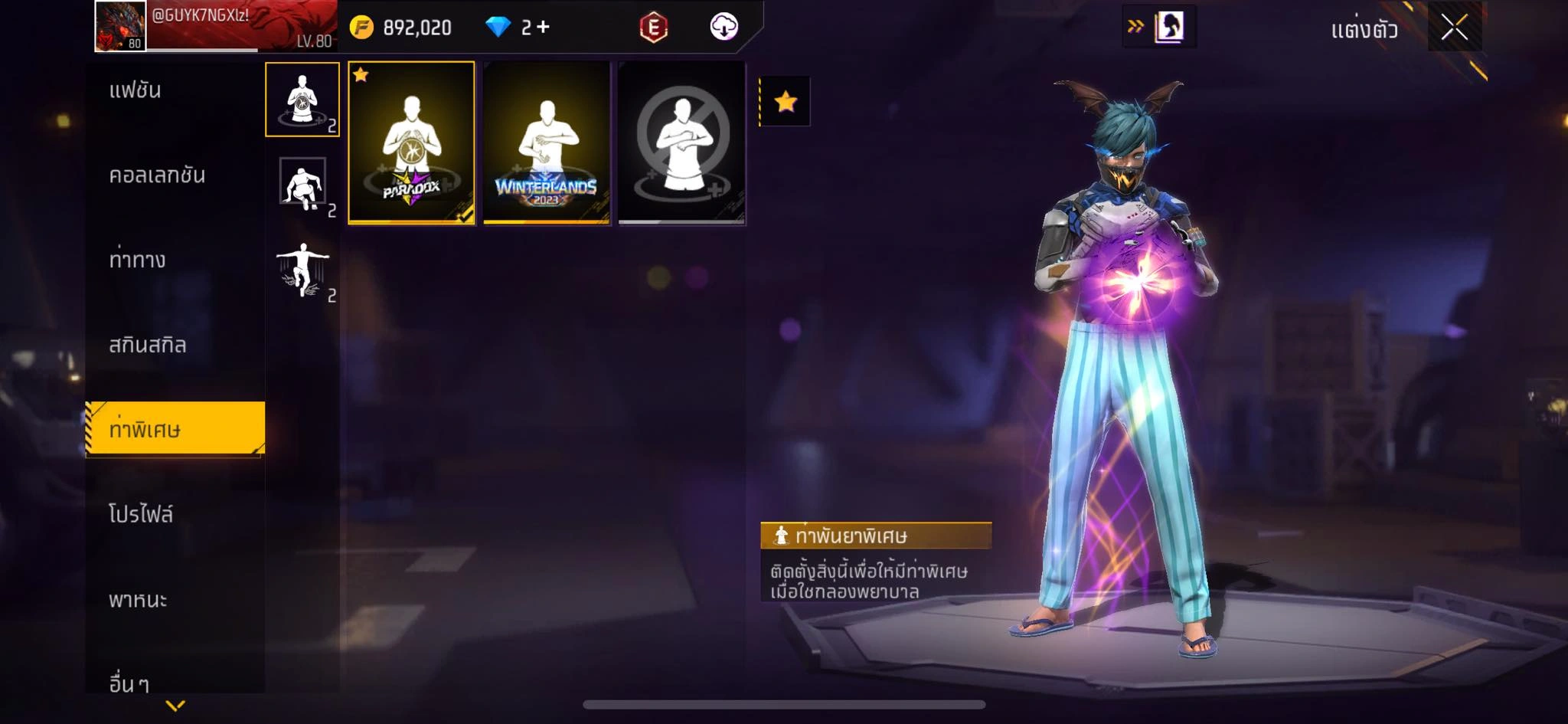This screenshot has width=1568, height=724.
Task: Tap the cloud download icon
Action: 724,28
